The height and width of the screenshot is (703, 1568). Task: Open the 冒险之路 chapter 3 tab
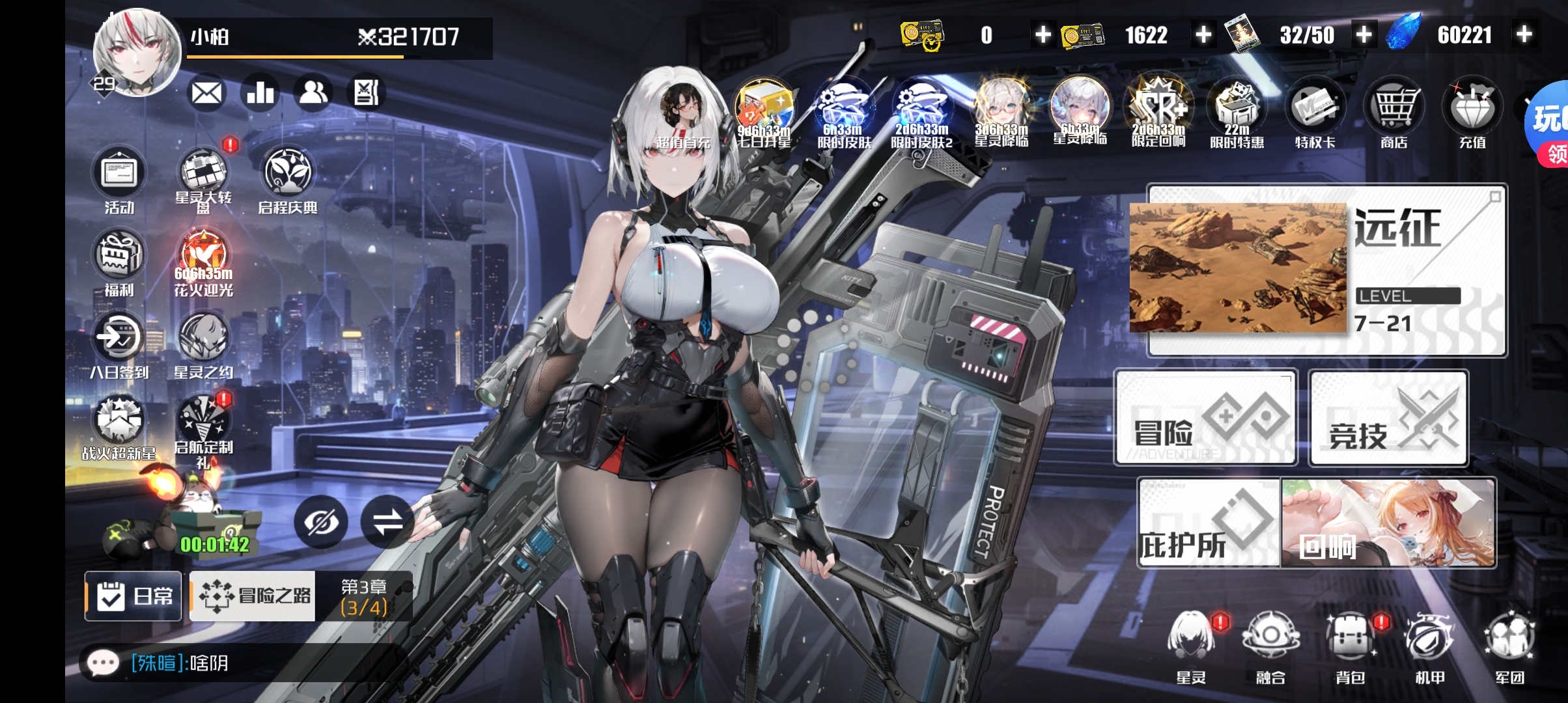(x=254, y=596)
